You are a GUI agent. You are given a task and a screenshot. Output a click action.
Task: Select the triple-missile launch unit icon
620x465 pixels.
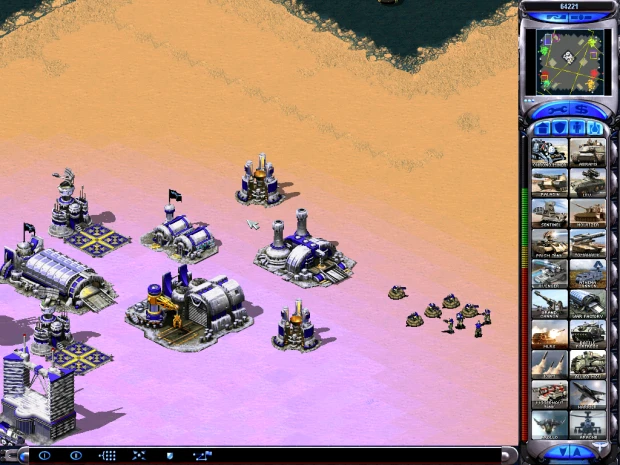549,362
